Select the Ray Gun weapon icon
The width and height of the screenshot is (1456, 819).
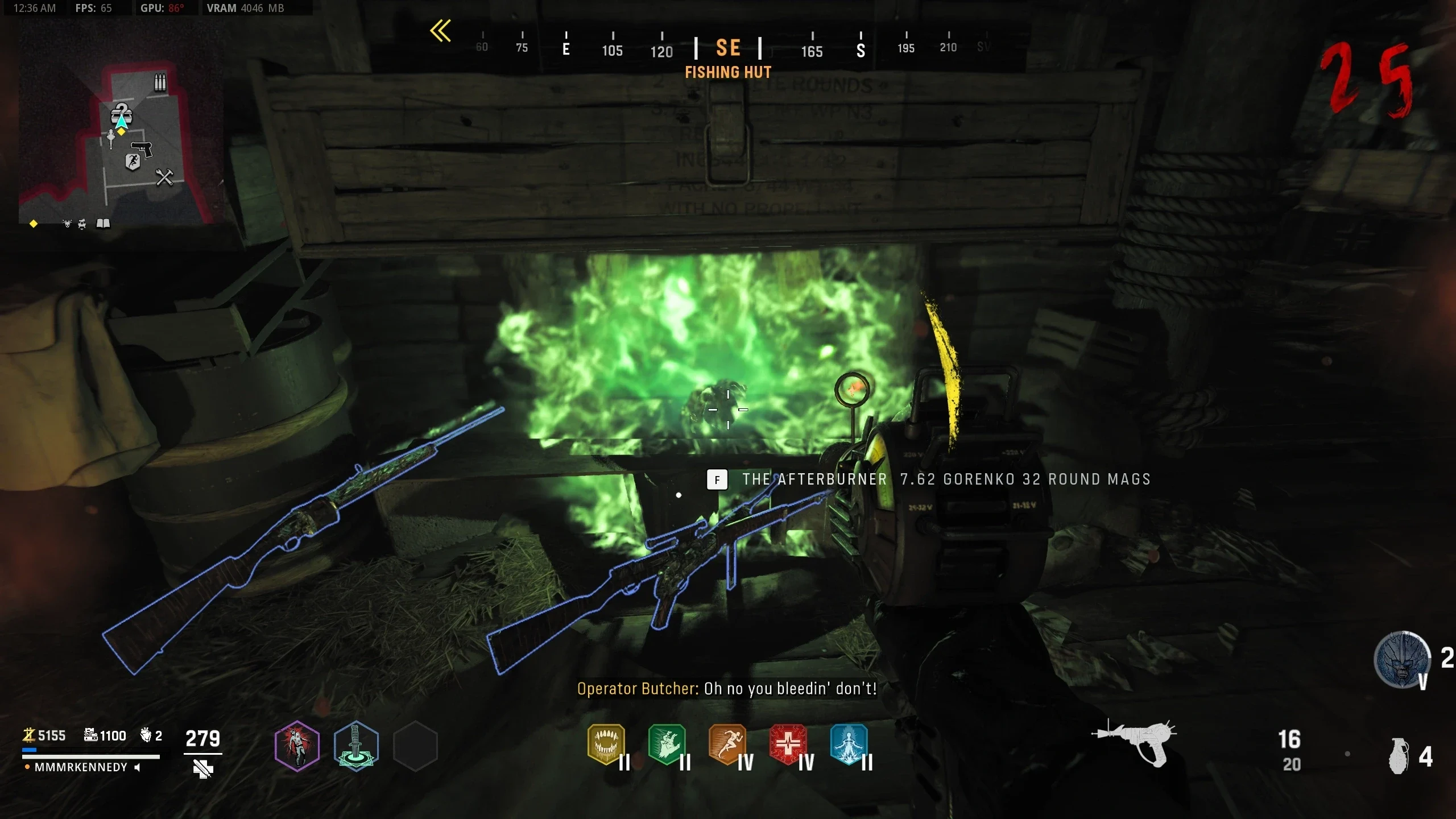coord(1135,742)
